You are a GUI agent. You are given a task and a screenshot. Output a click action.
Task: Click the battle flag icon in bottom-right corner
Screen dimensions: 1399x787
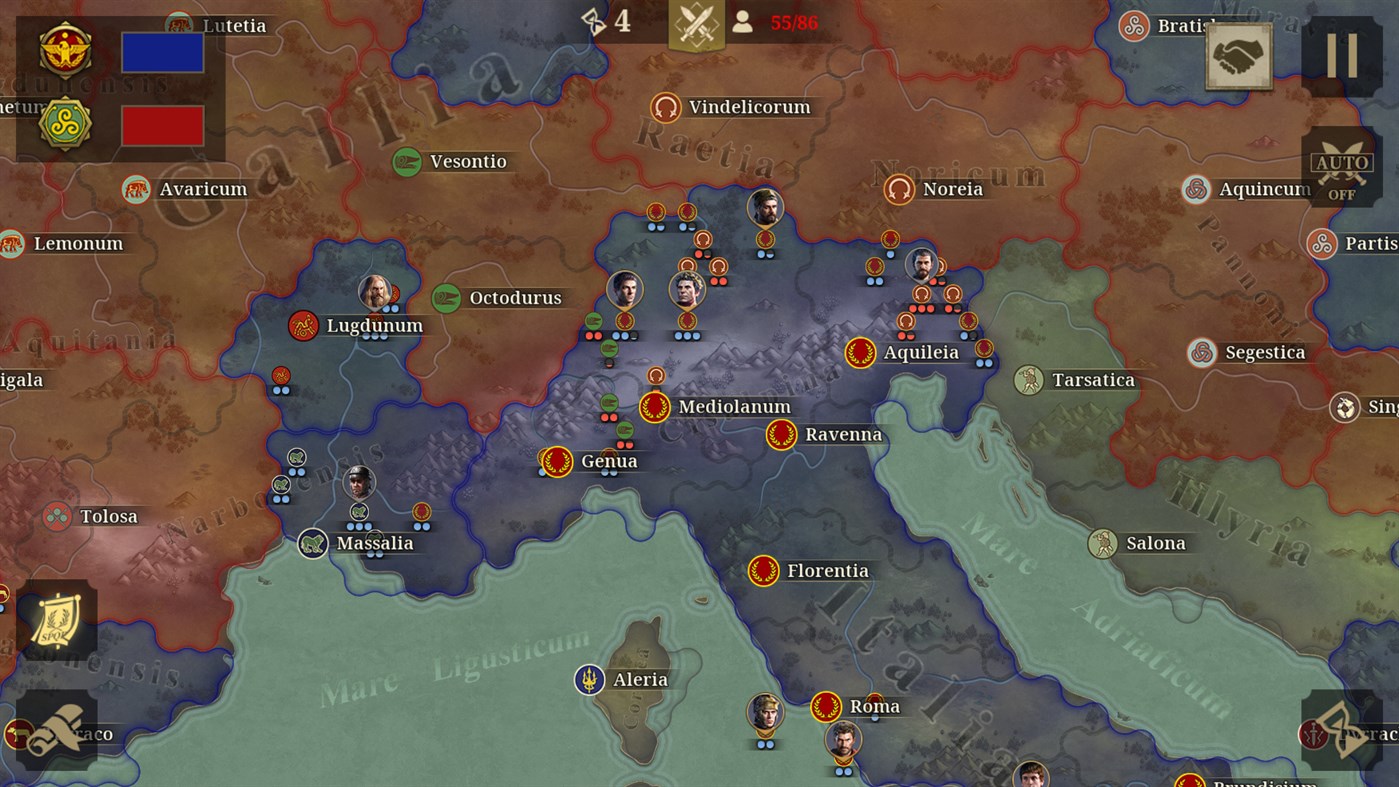coord(1340,730)
